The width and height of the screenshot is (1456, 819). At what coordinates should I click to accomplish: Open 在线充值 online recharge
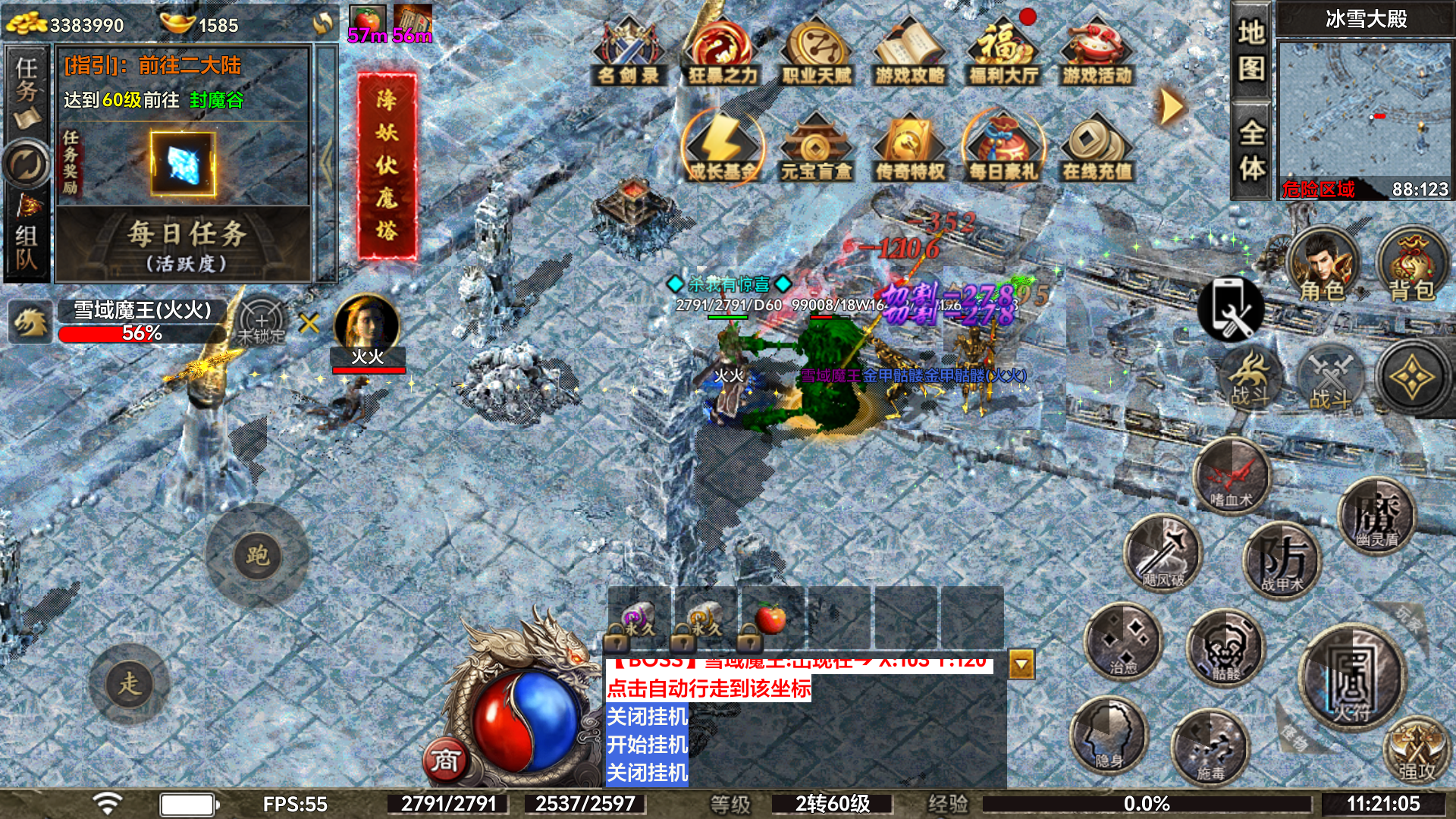1097,149
